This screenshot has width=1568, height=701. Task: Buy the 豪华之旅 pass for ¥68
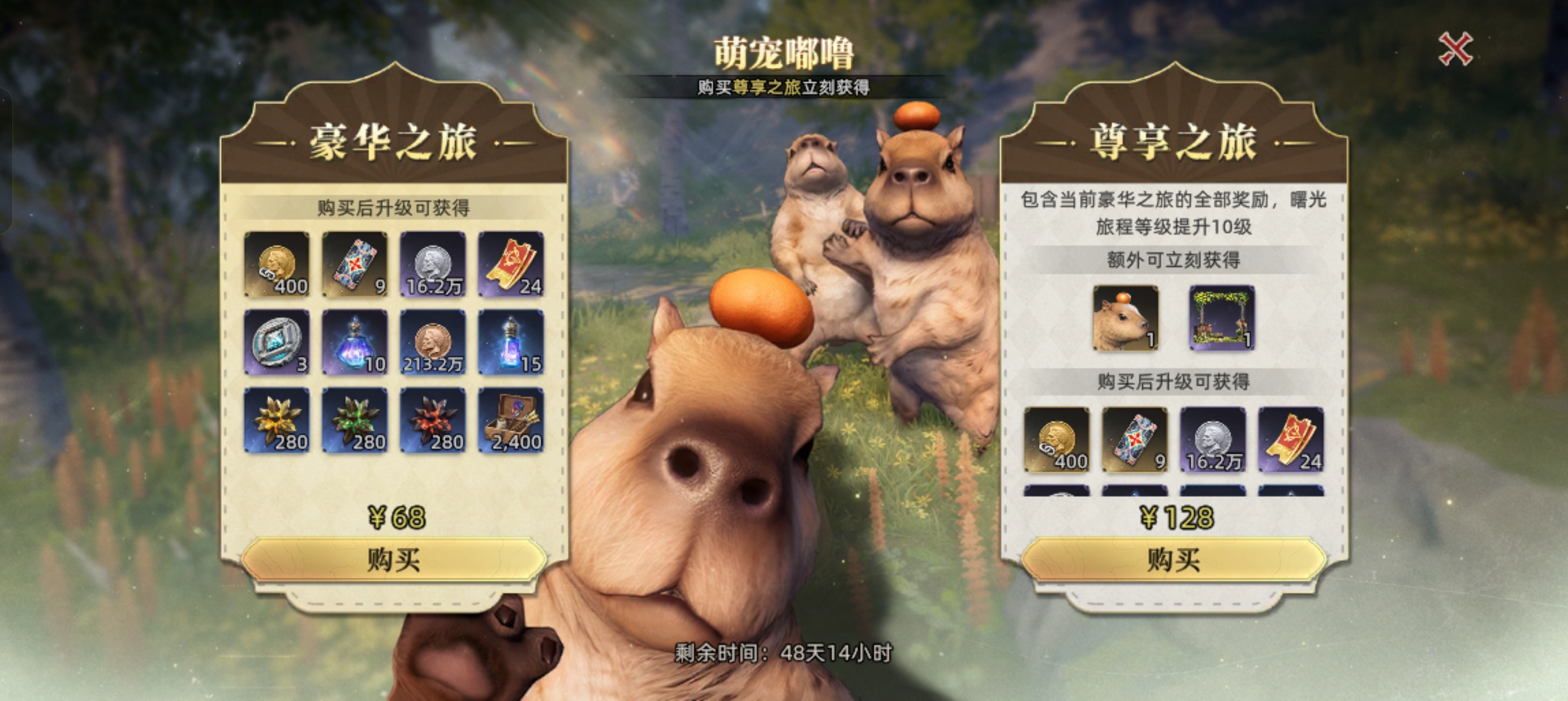(394, 560)
